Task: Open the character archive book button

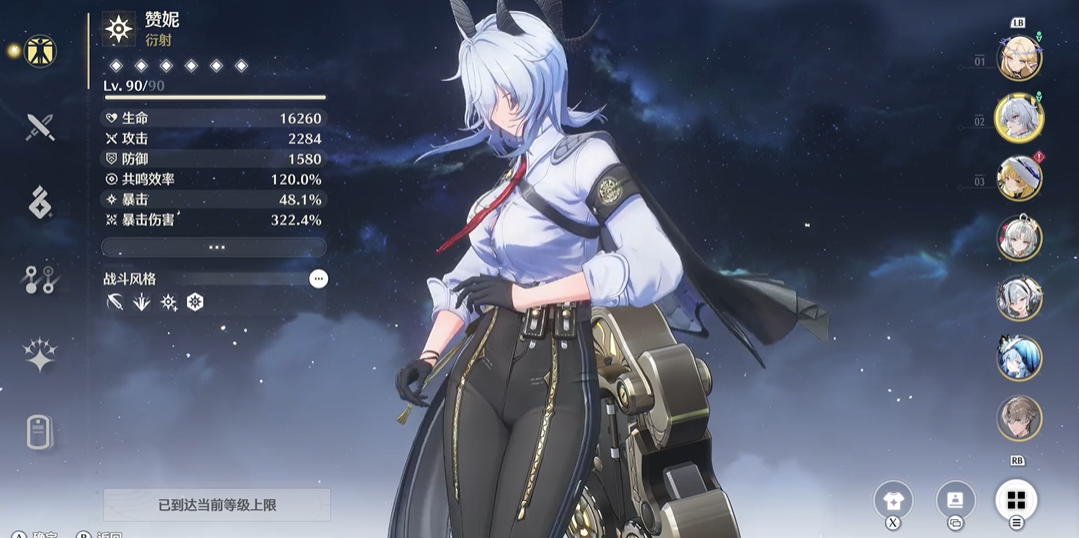Action: 955,499
